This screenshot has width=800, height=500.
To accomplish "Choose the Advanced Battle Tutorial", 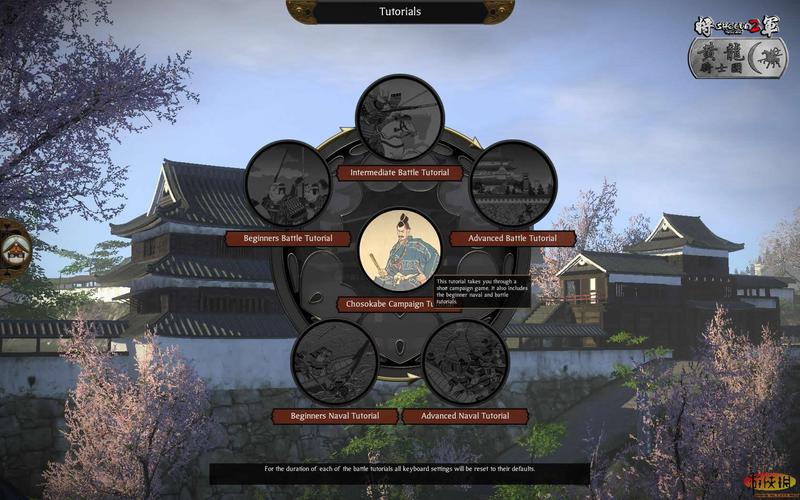I will pos(512,239).
